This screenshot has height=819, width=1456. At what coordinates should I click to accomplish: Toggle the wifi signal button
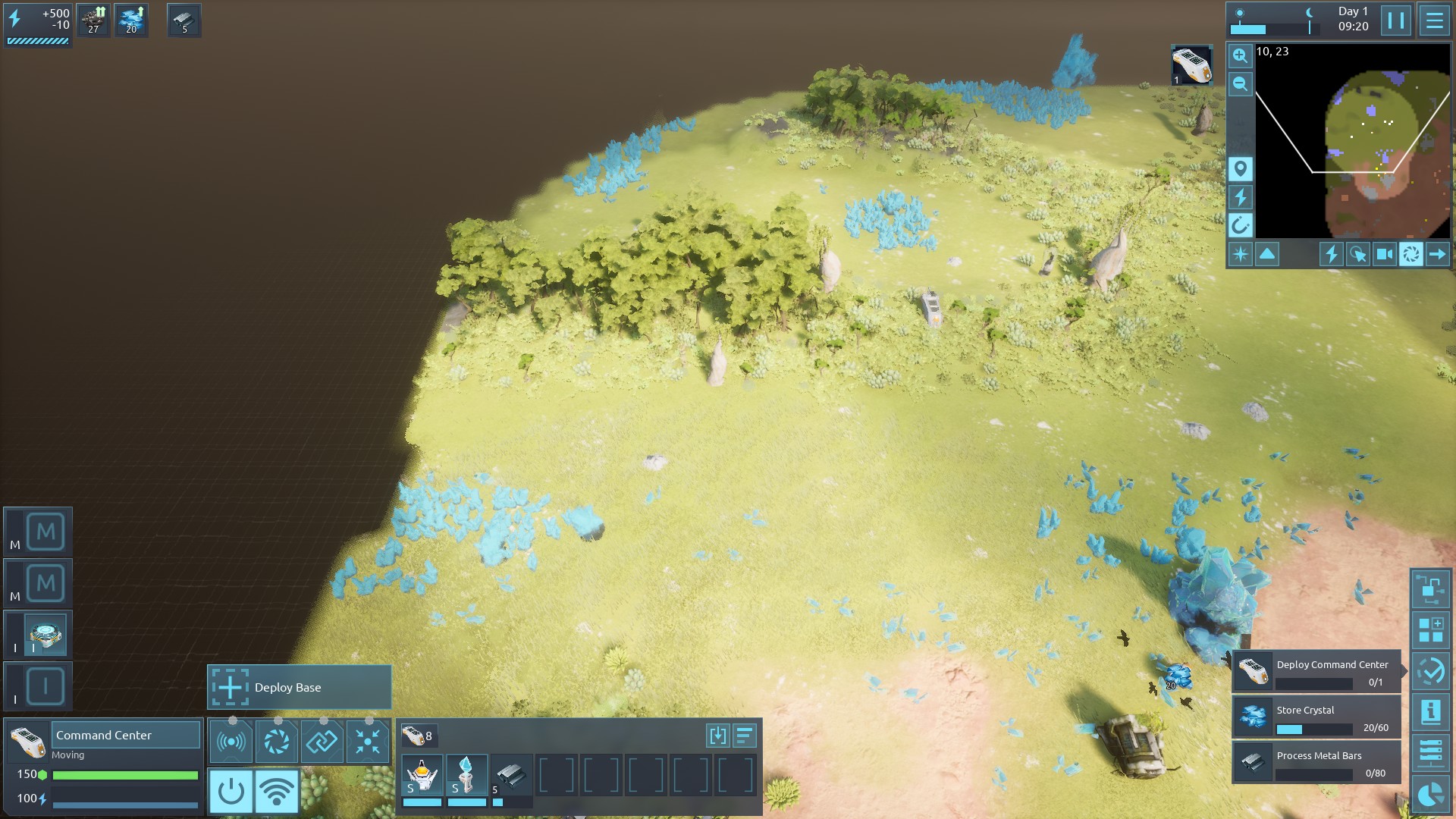tap(277, 791)
